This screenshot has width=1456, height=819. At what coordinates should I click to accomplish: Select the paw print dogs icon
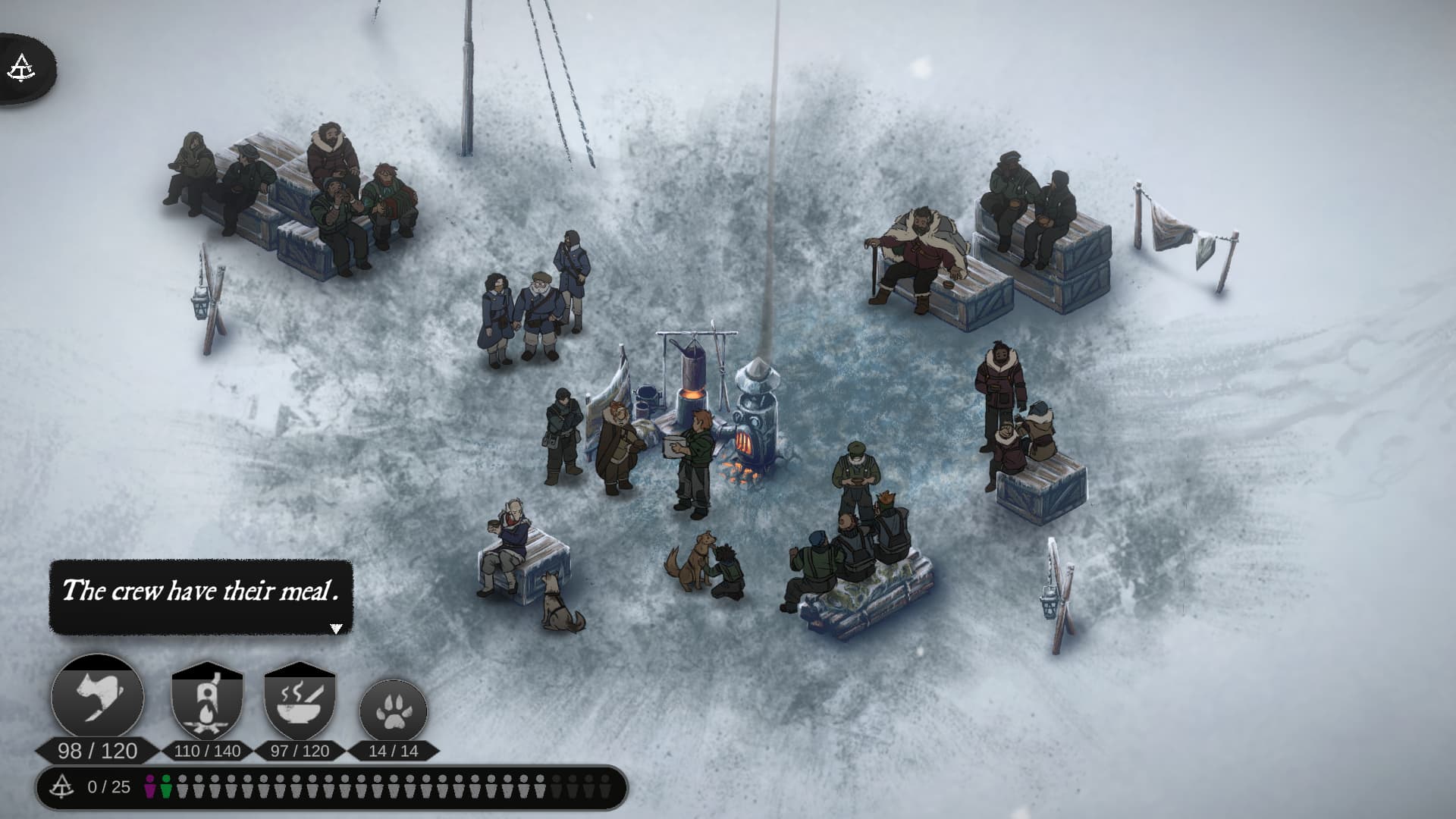pyautogui.click(x=393, y=711)
